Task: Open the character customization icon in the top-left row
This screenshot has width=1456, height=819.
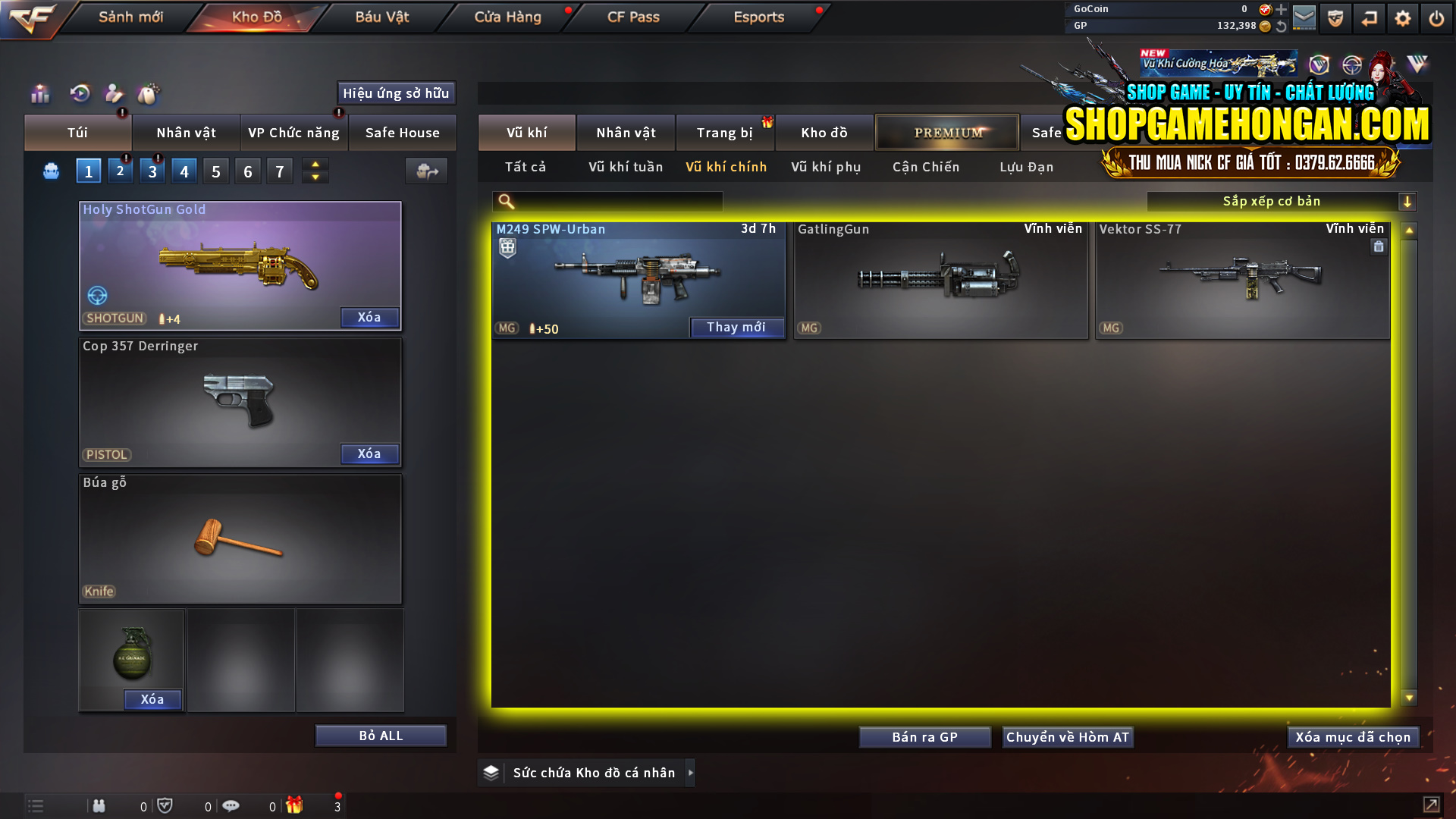Action: tap(113, 94)
